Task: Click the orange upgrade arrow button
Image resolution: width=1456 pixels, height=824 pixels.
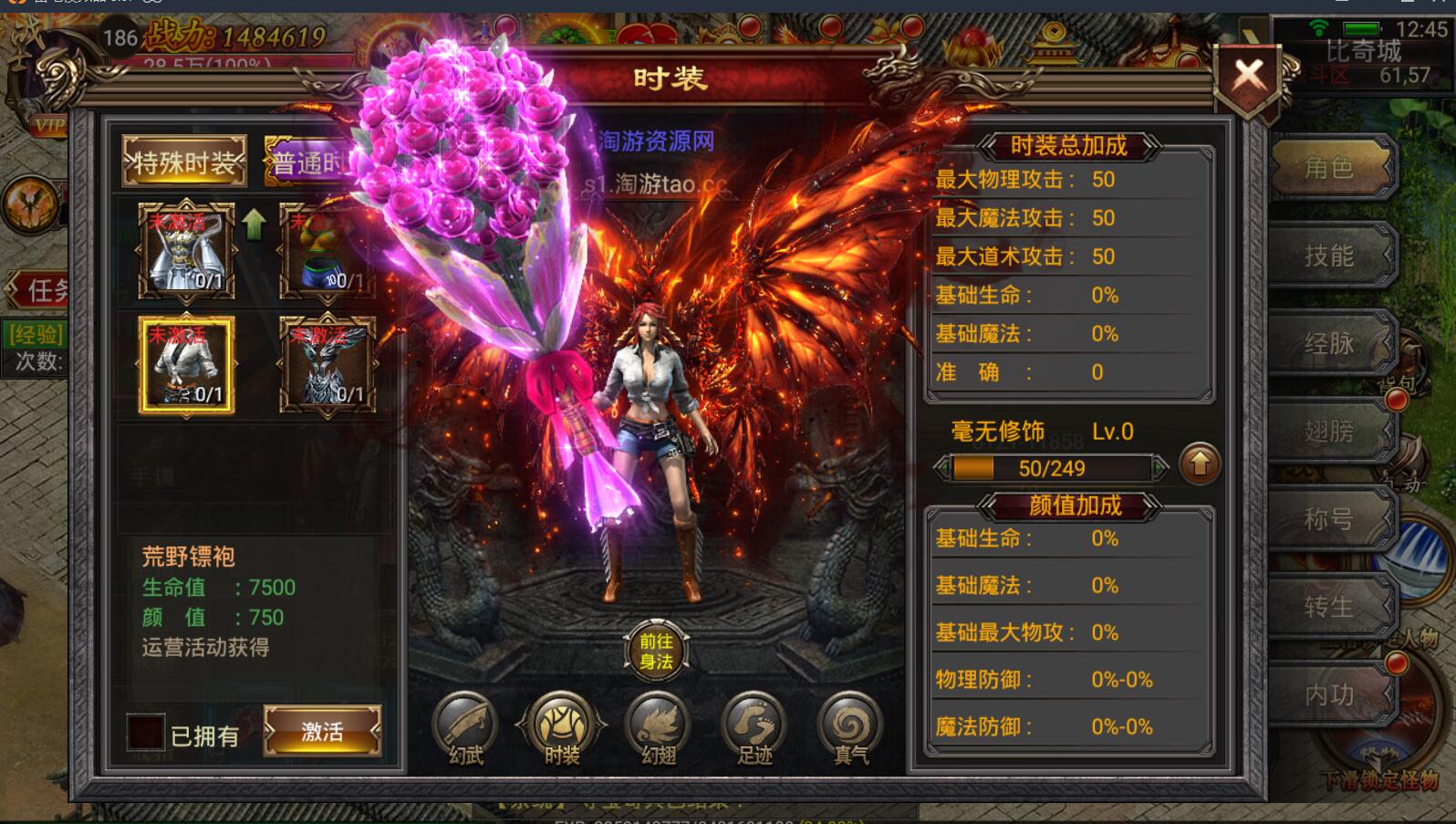Action: (1199, 465)
